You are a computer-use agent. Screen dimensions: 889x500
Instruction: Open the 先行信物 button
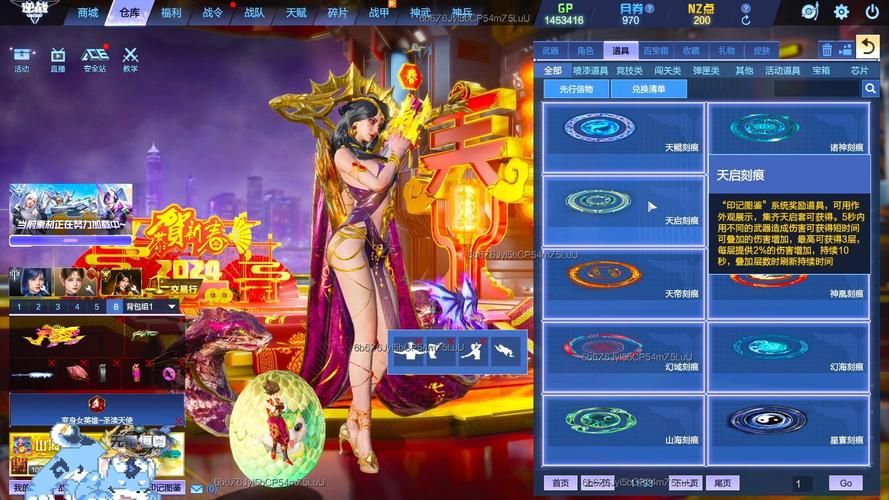[x=575, y=89]
